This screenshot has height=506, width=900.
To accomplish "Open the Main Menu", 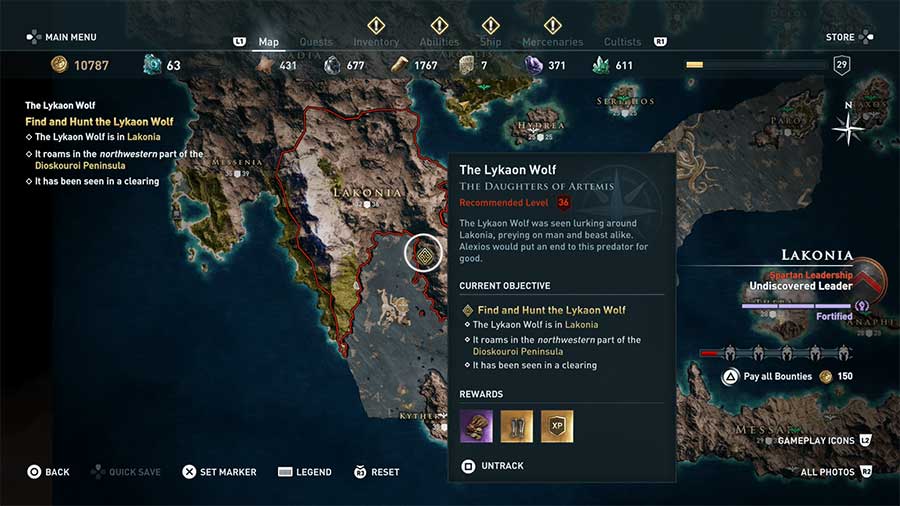I will (x=62, y=37).
